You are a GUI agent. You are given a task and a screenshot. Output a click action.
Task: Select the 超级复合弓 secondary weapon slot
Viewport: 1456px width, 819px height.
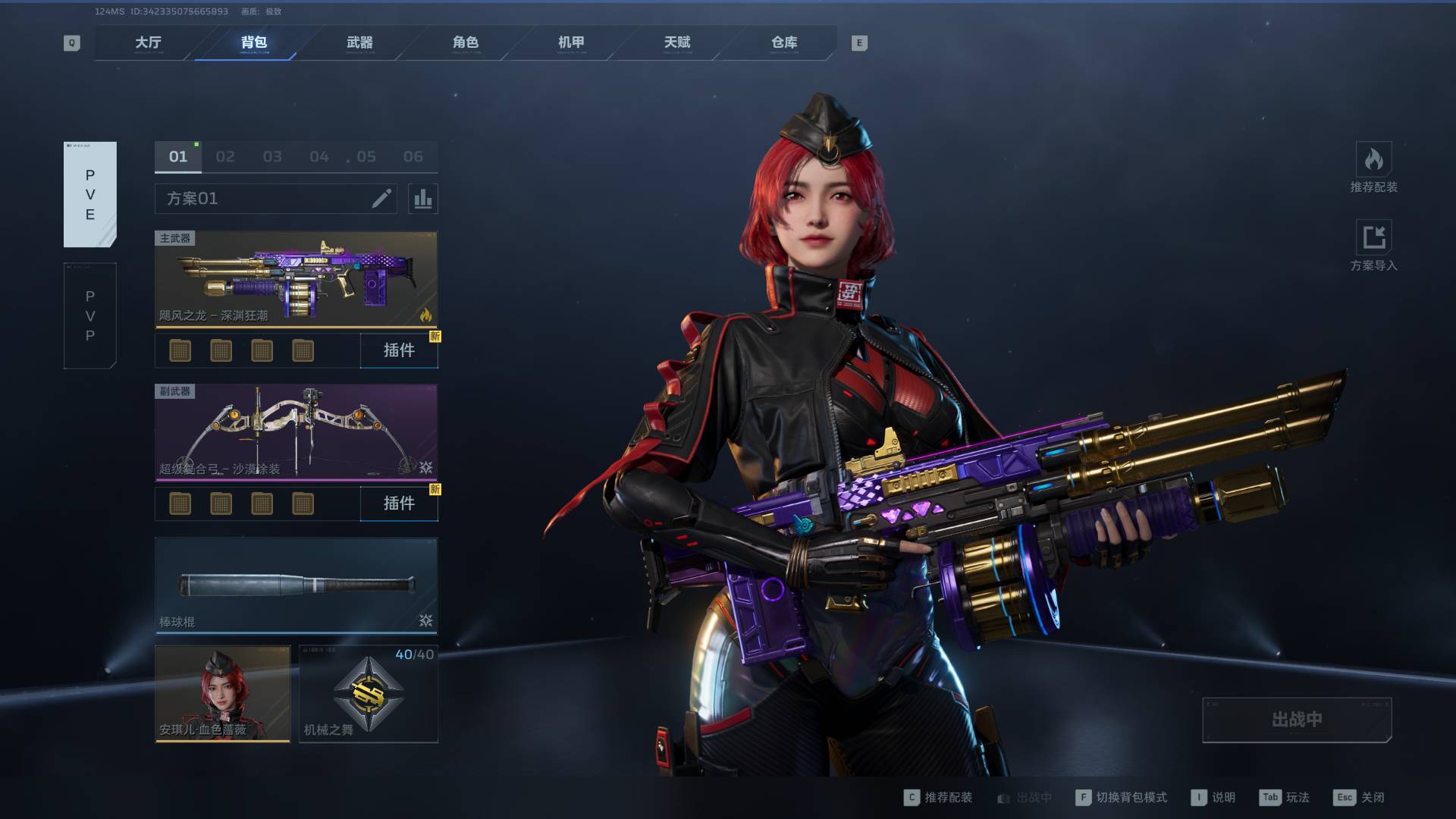pos(296,432)
